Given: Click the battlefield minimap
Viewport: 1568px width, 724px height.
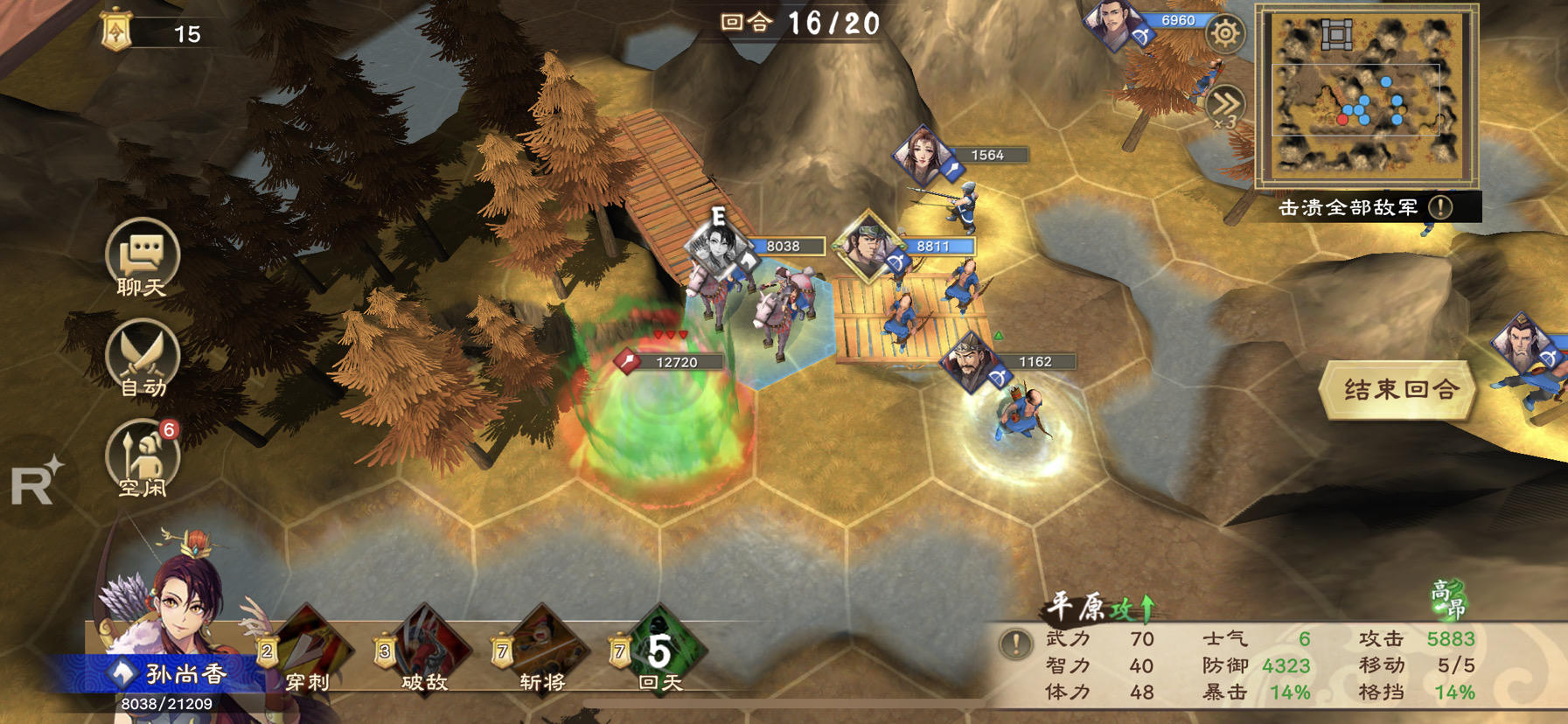Looking at the screenshot, I should 1365,94.
